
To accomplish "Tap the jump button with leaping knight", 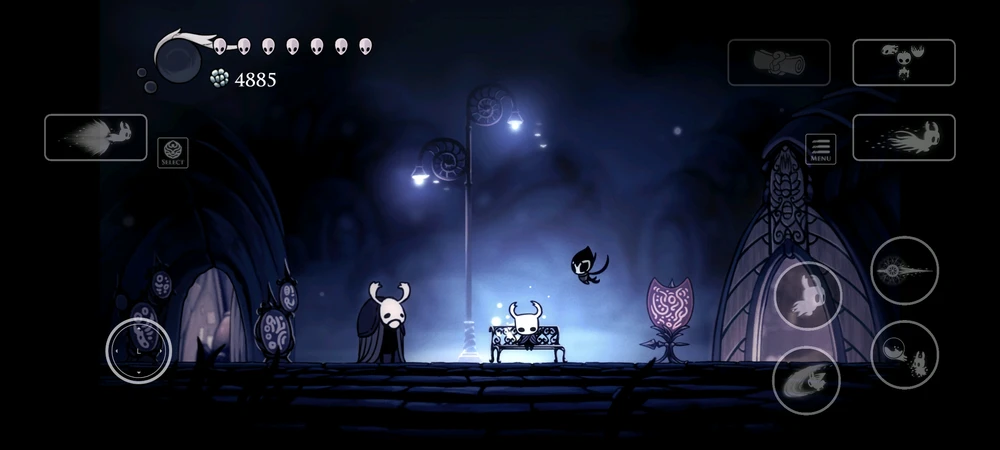I will (x=807, y=294).
